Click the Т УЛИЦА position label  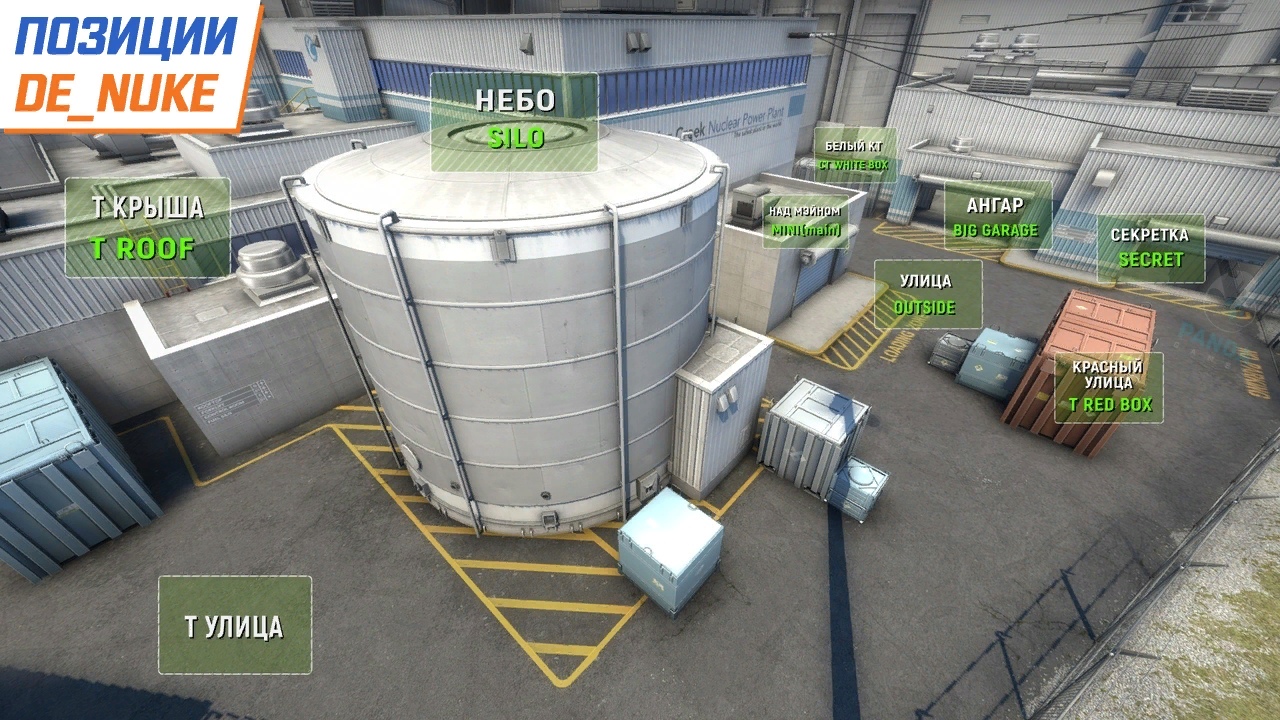click(x=234, y=626)
